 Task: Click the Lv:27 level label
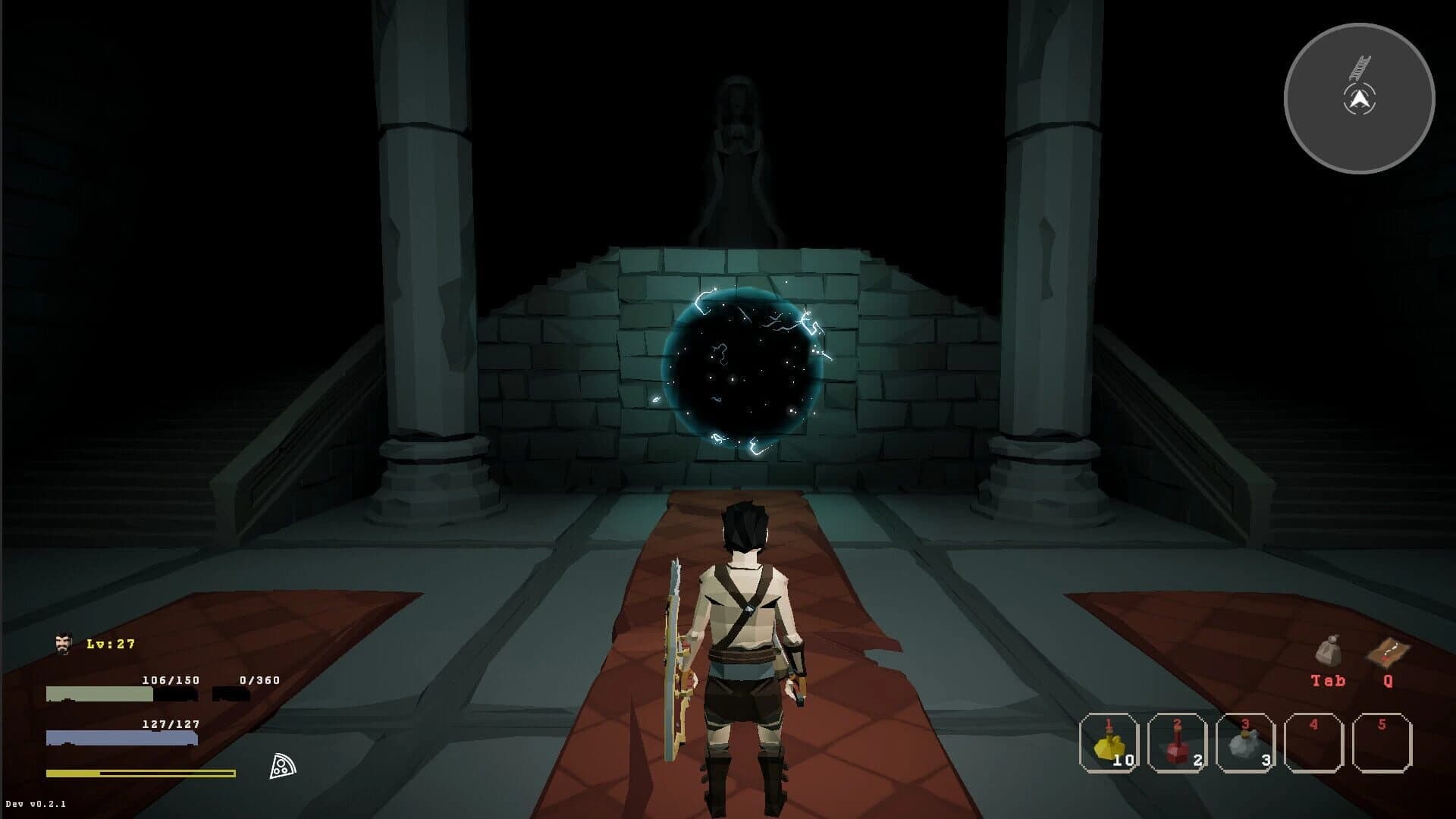[110, 645]
